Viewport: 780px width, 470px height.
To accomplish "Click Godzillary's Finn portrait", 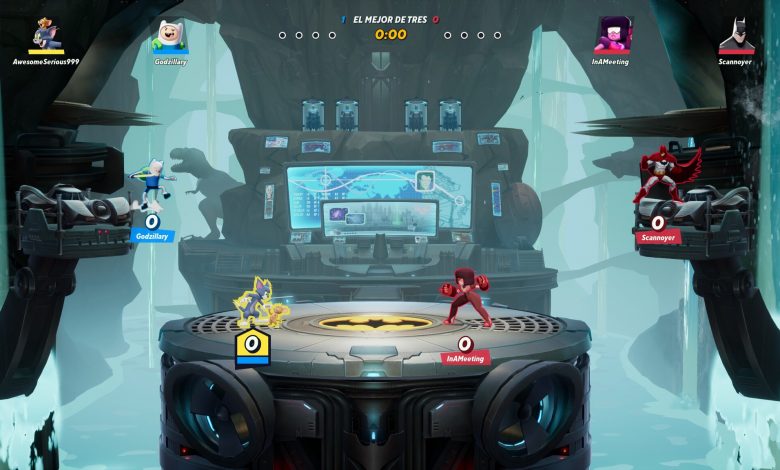I will pyautogui.click(x=169, y=36).
